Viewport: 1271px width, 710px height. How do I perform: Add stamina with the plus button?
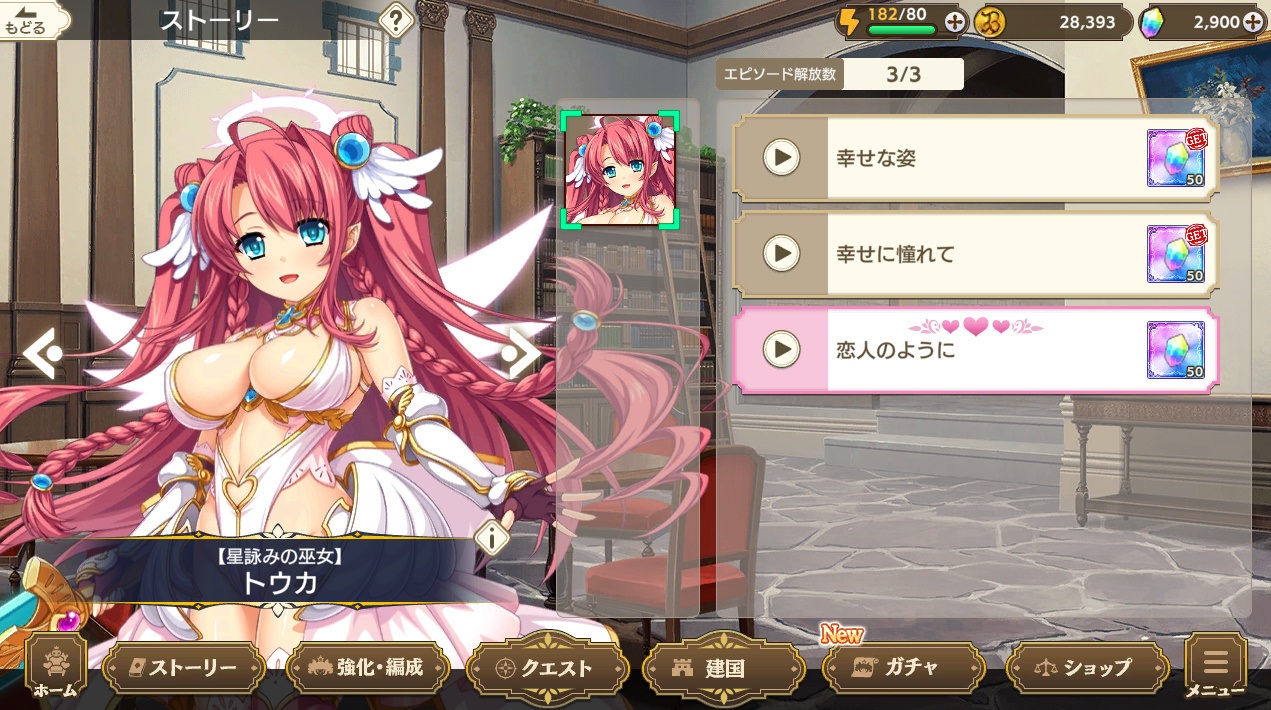955,22
